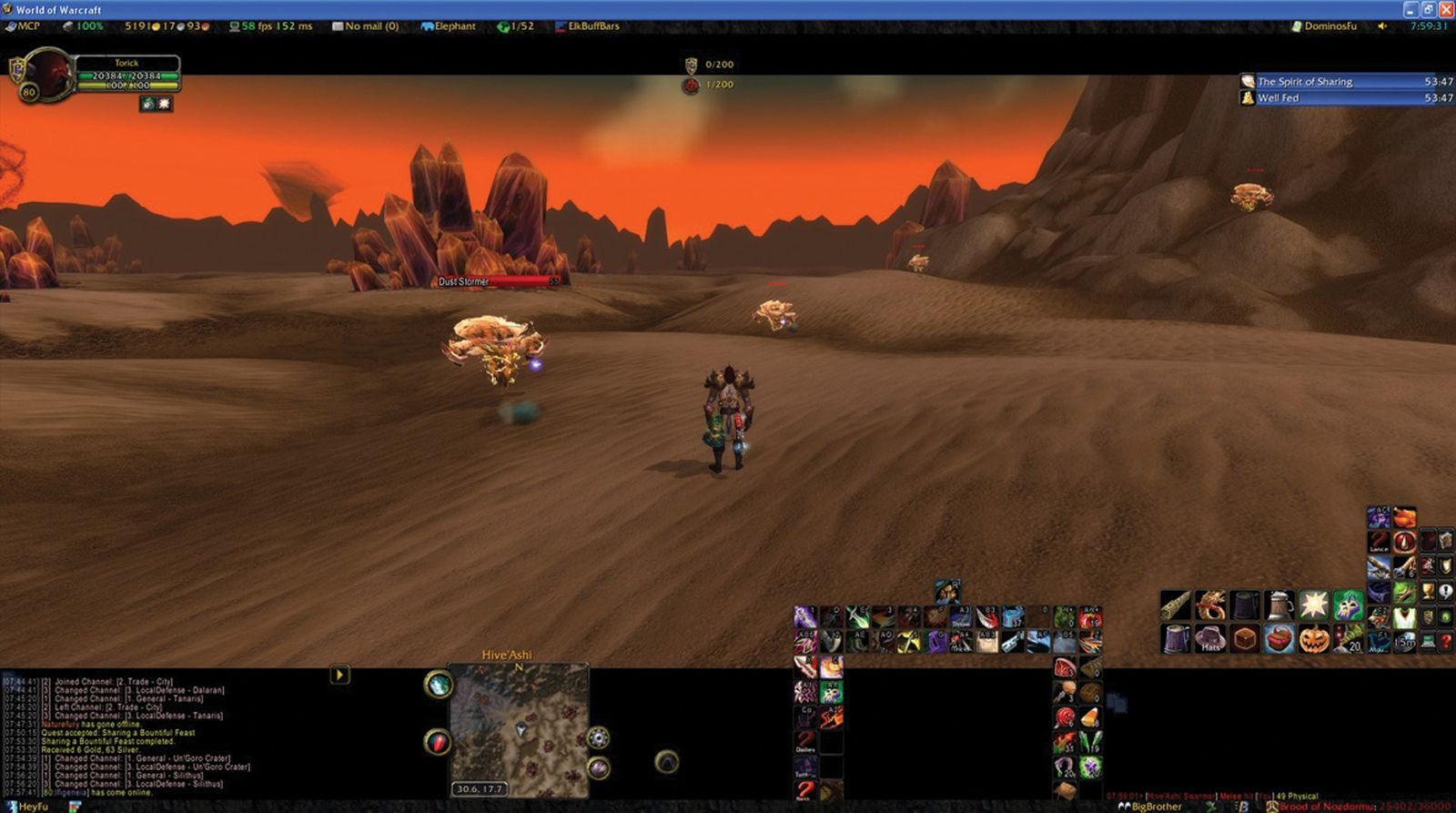Viewport: 1456px width, 813px height.
Task: Use the candy corn item slot
Action: tap(1090, 718)
